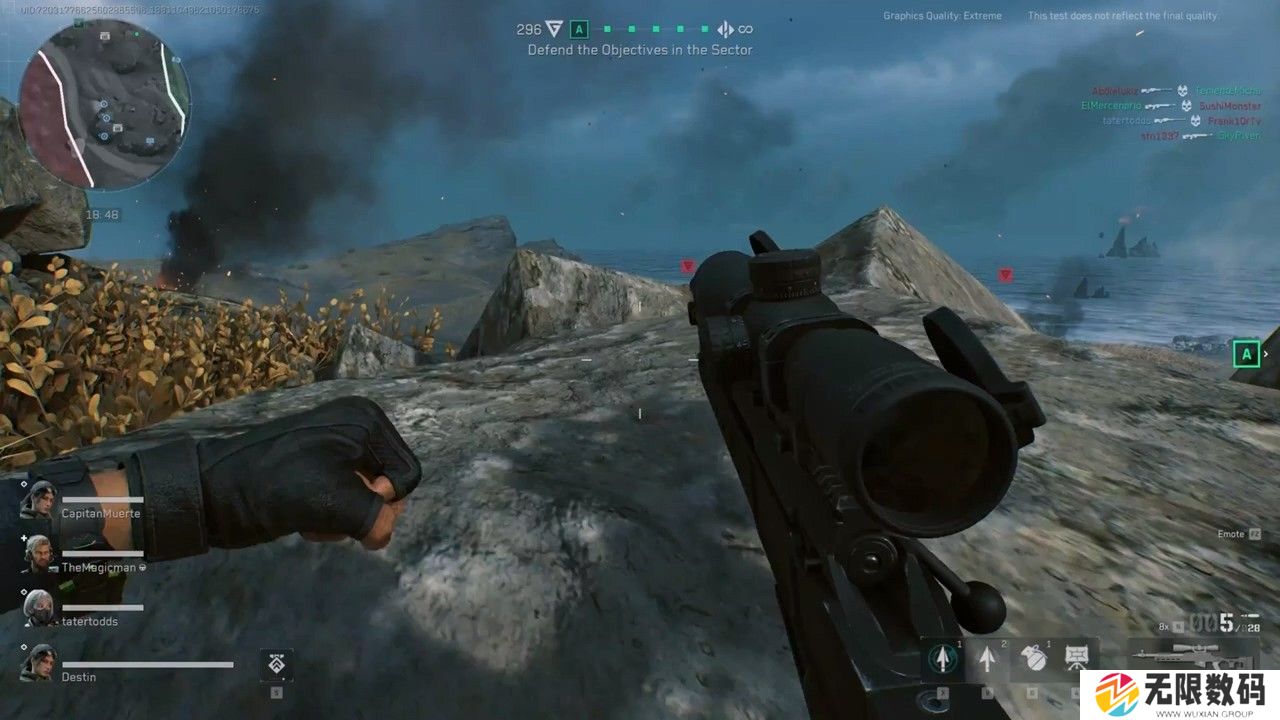Select the plain arrow gadget slot
The height and width of the screenshot is (720, 1280).
(988, 657)
